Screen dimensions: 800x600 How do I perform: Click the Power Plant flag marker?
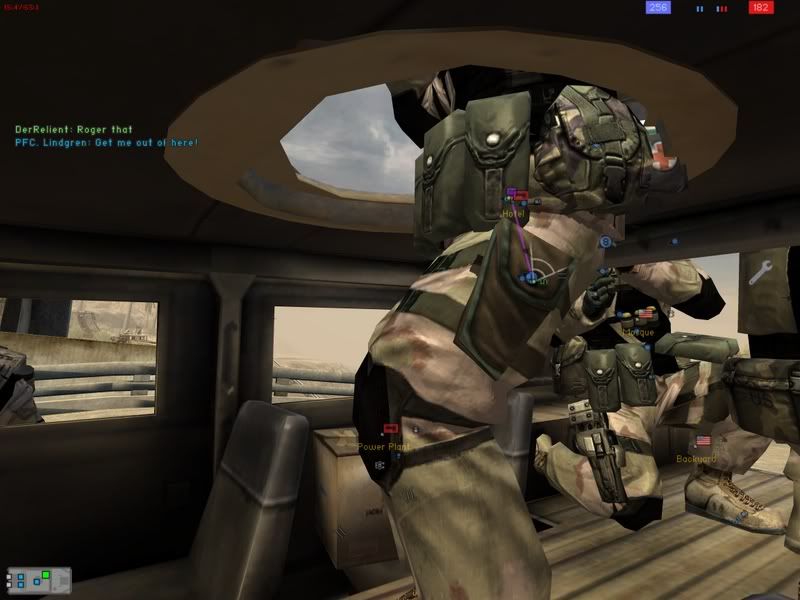pyautogui.click(x=391, y=429)
